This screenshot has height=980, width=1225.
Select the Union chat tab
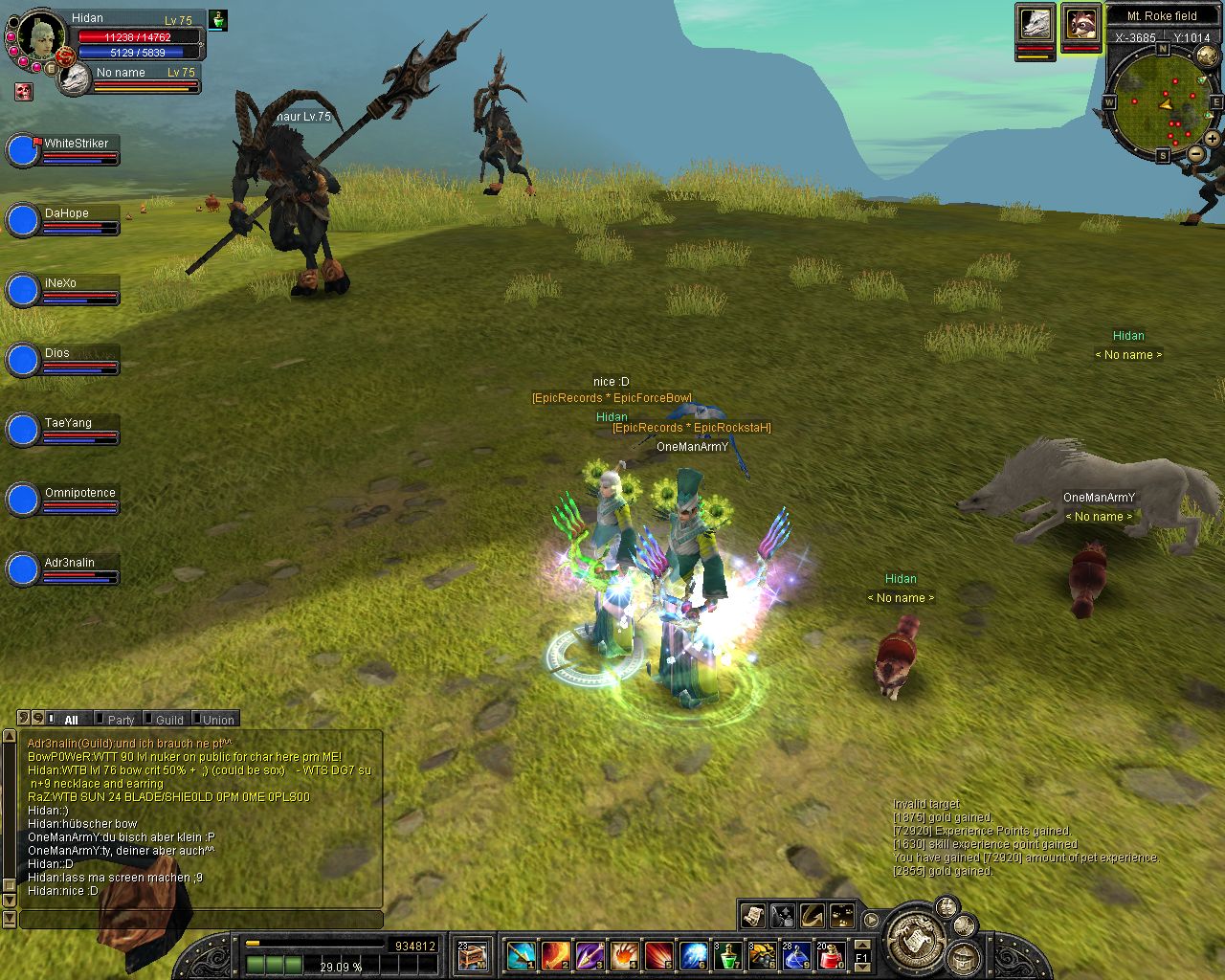point(217,720)
